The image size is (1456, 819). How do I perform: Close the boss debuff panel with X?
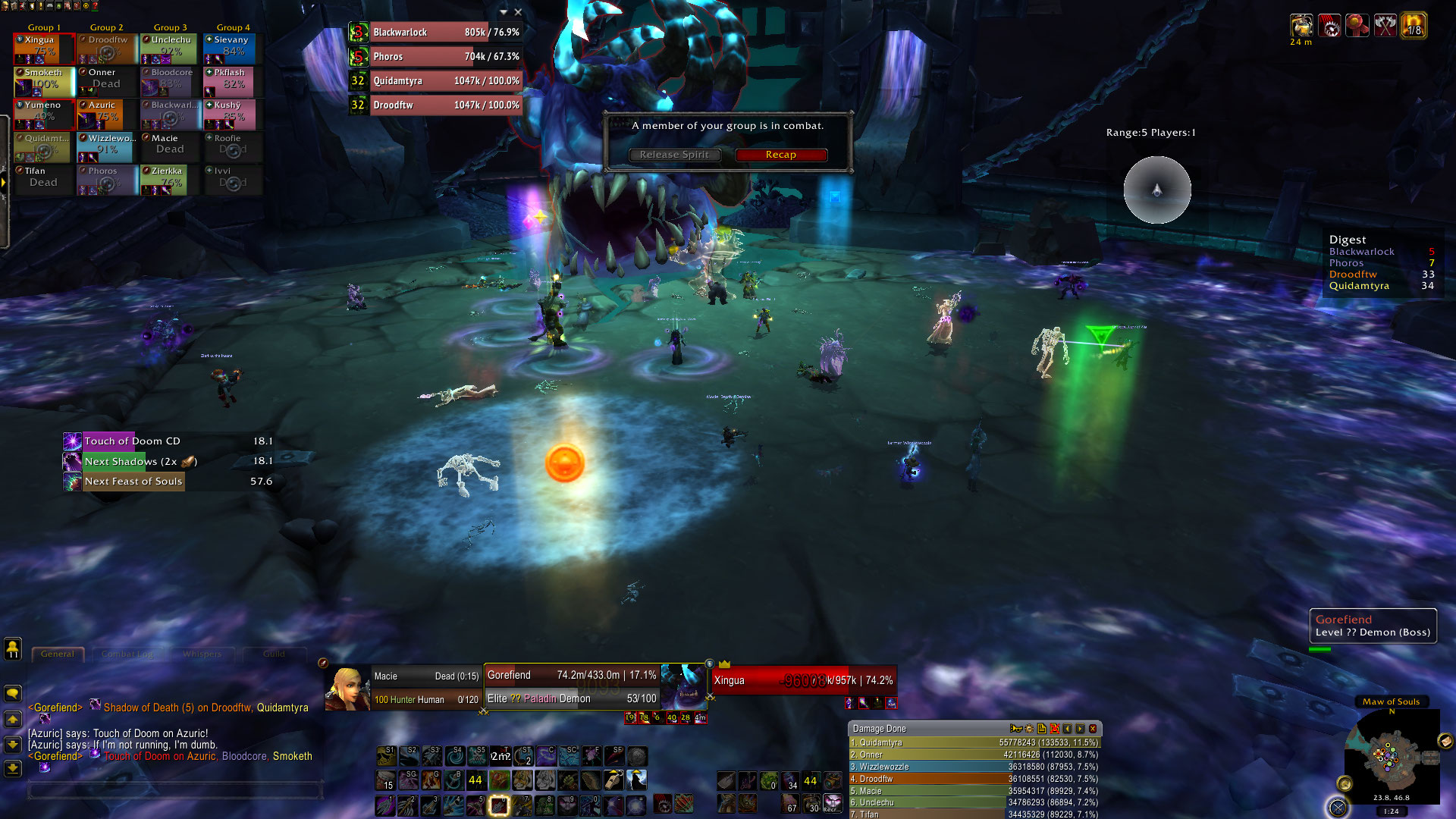click(x=518, y=12)
